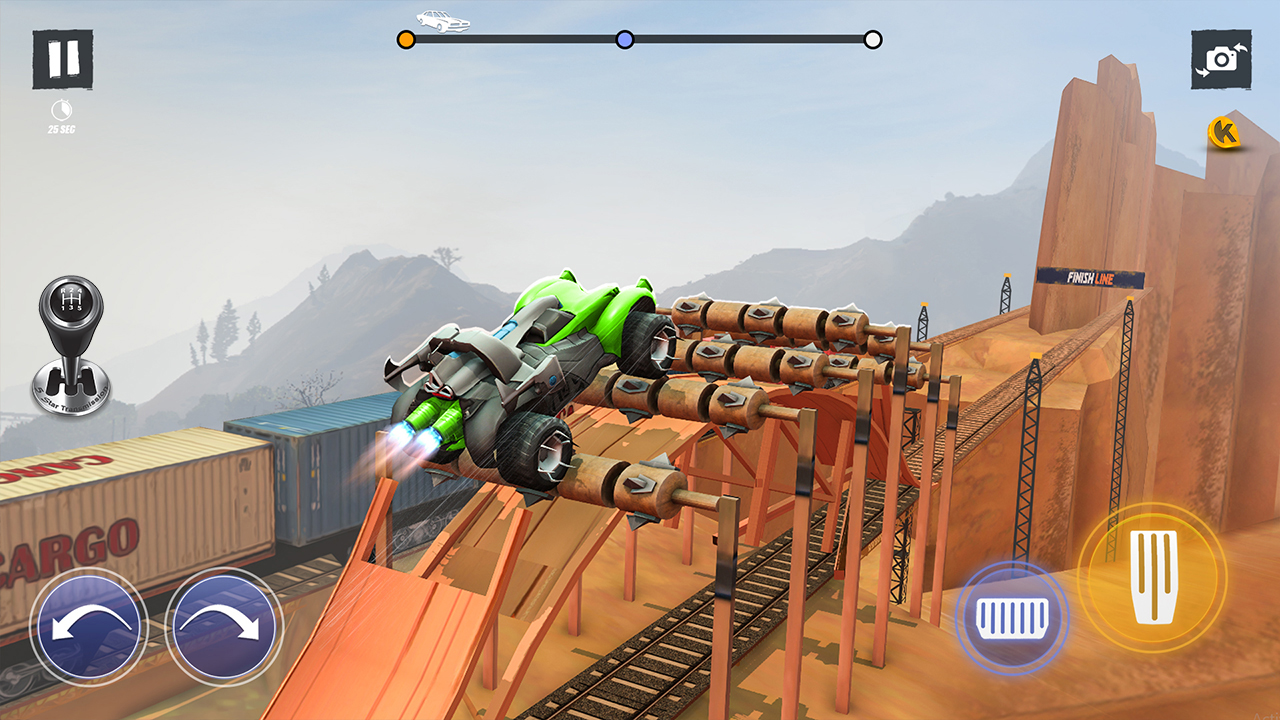Activate the 25 SEC timer power-up
Image resolution: width=1280 pixels, height=720 pixels.
pyautogui.click(x=62, y=114)
